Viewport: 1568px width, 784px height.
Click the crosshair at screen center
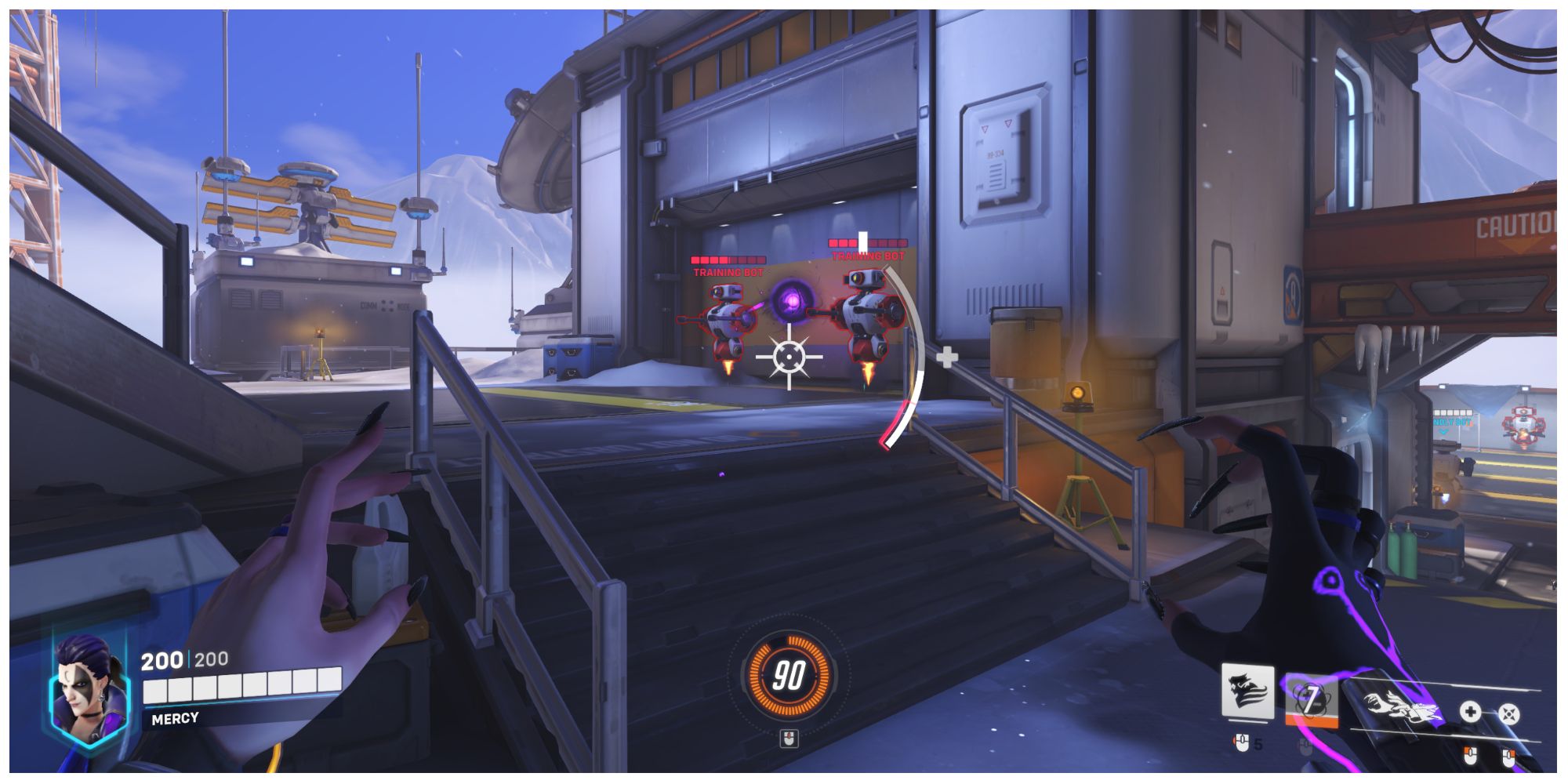[x=789, y=356]
